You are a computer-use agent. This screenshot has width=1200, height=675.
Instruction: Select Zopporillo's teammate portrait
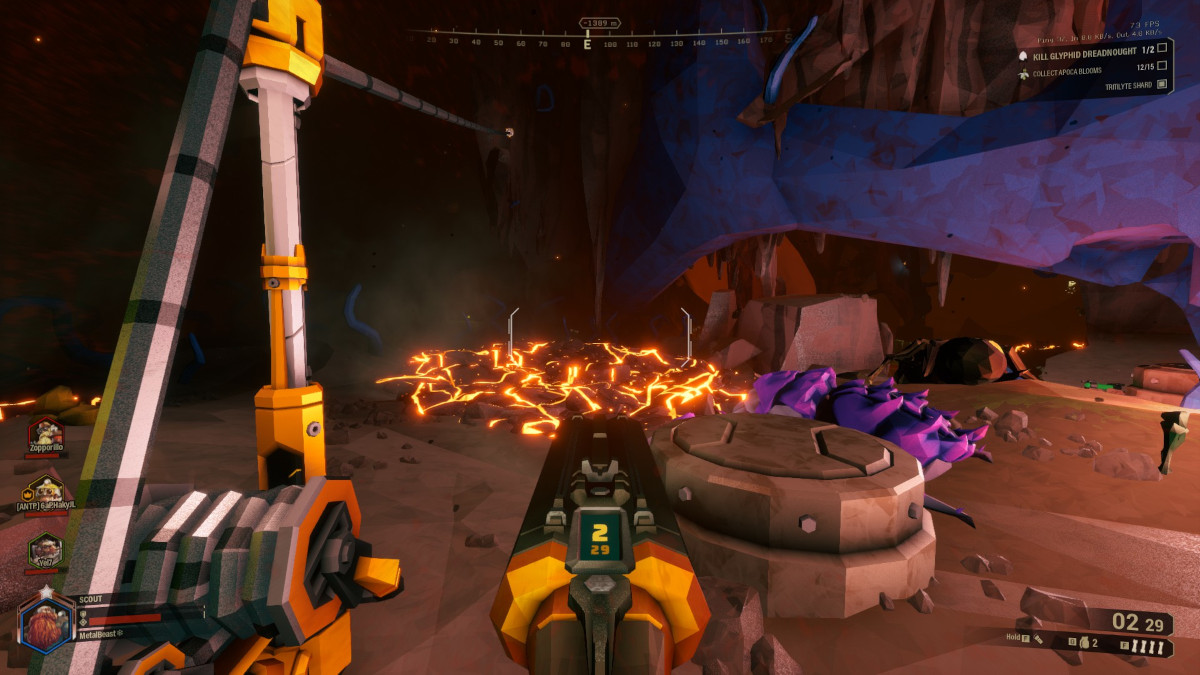pyautogui.click(x=45, y=434)
